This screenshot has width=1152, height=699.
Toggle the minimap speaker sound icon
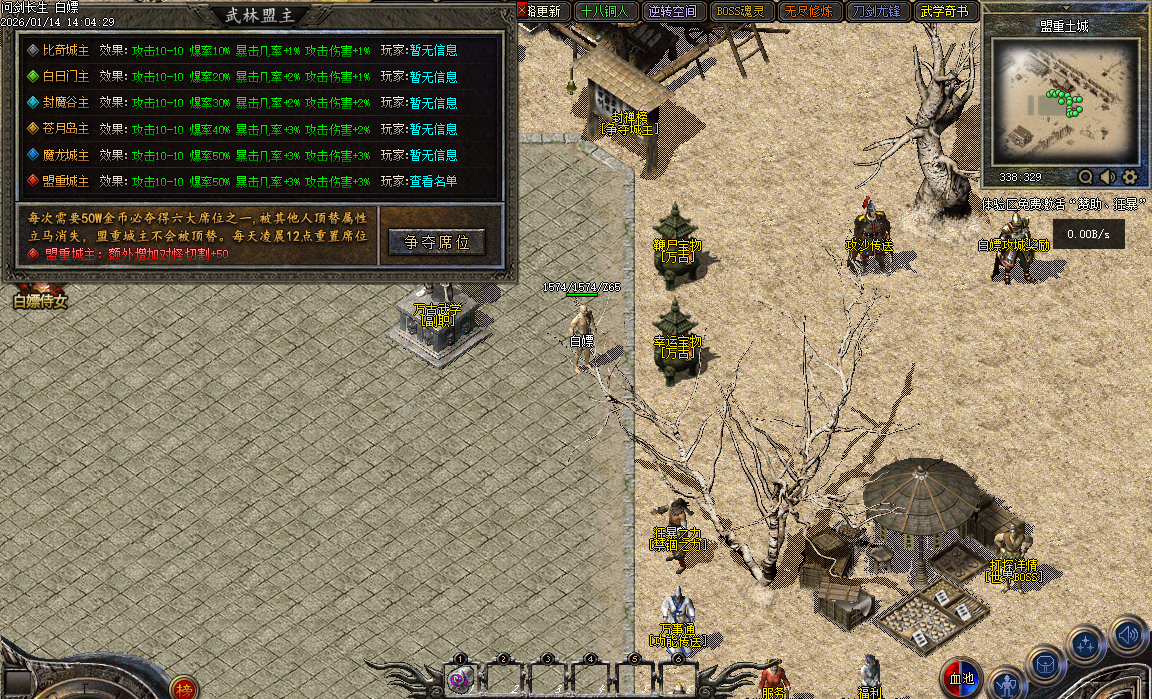tap(1107, 177)
